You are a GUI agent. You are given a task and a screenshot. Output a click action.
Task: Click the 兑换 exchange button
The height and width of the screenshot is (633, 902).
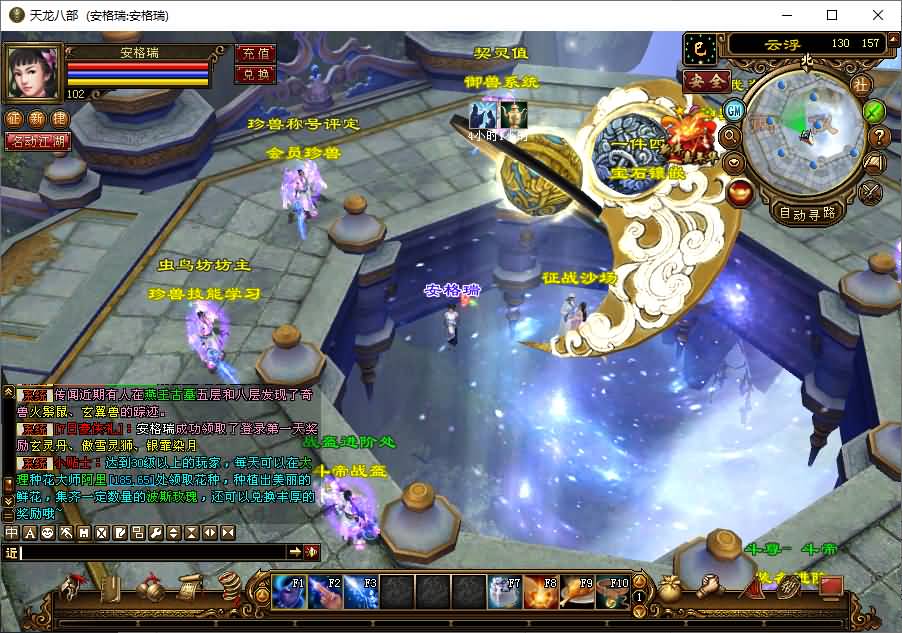255,74
